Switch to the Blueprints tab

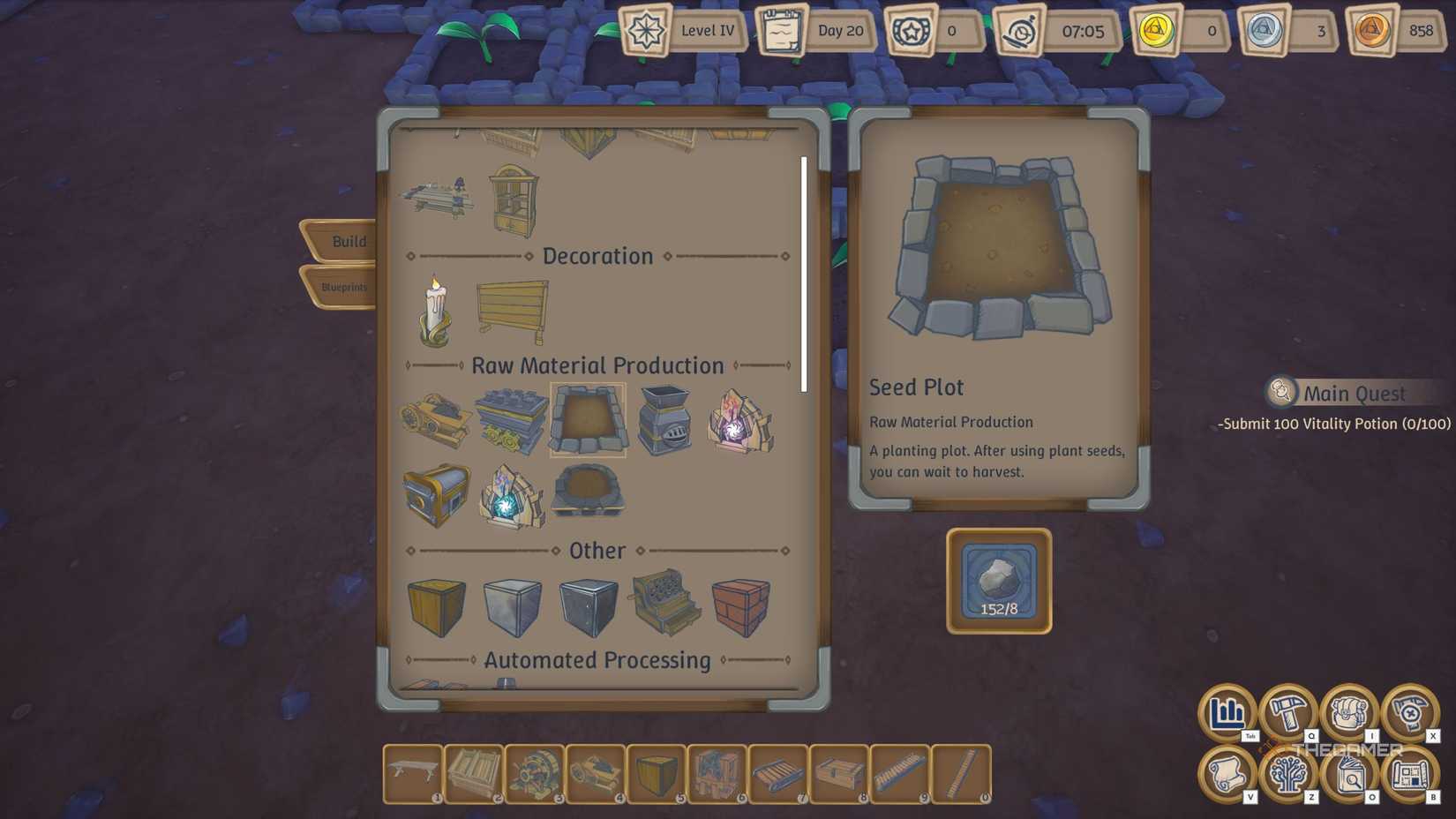tap(344, 286)
